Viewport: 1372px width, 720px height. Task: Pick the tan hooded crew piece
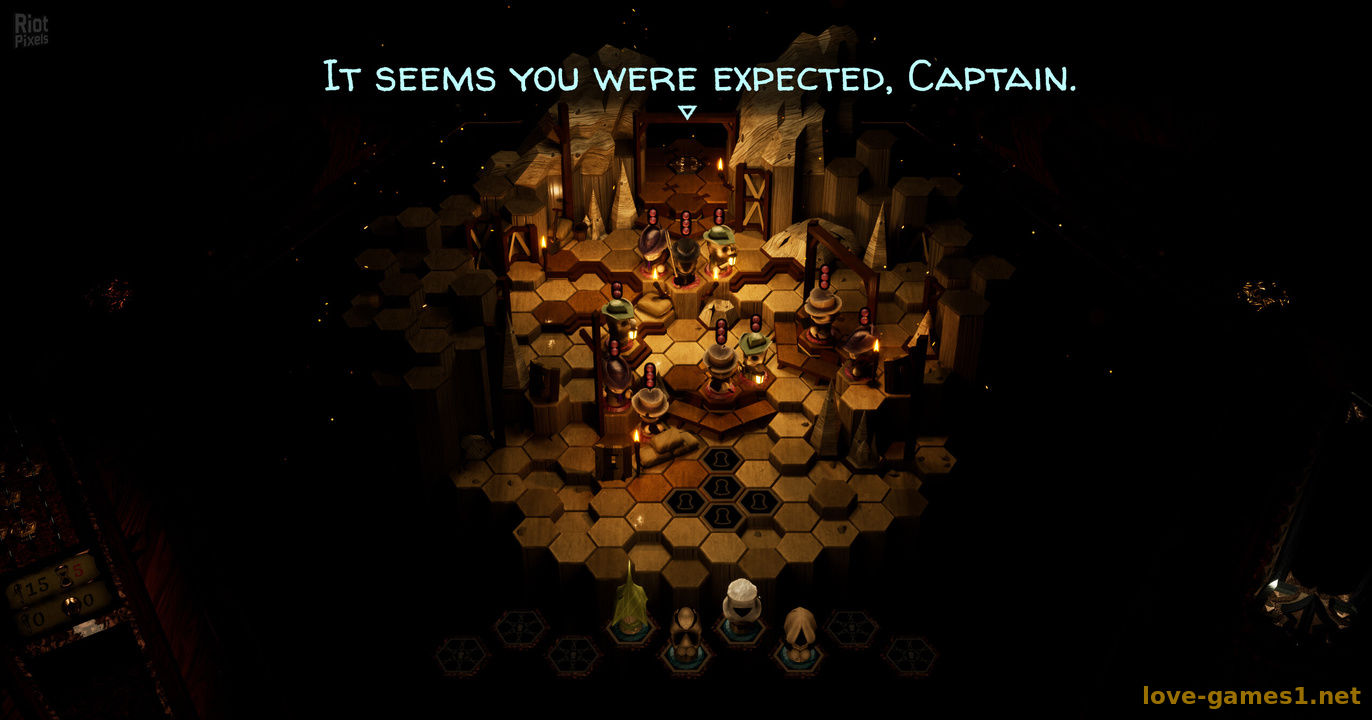tap(798, 630)
